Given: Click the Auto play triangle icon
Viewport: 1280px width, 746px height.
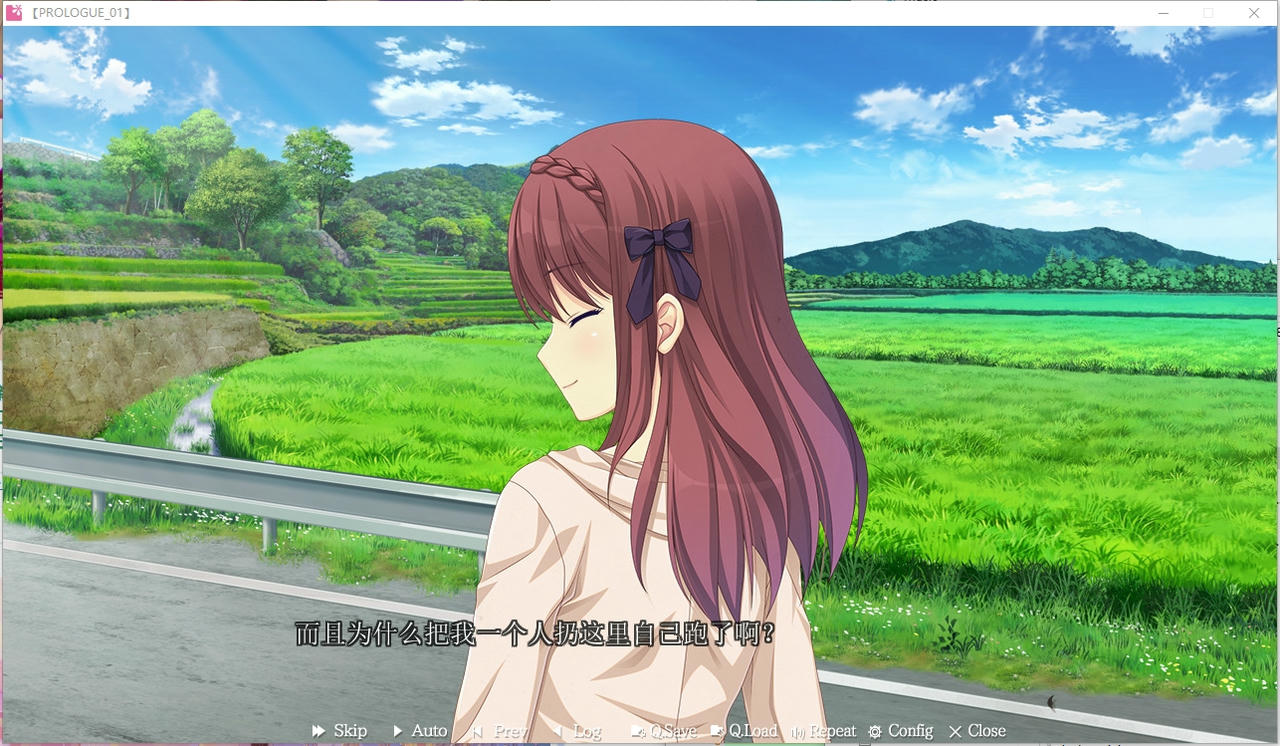Looking at the screenshot, I should (396, 731).
